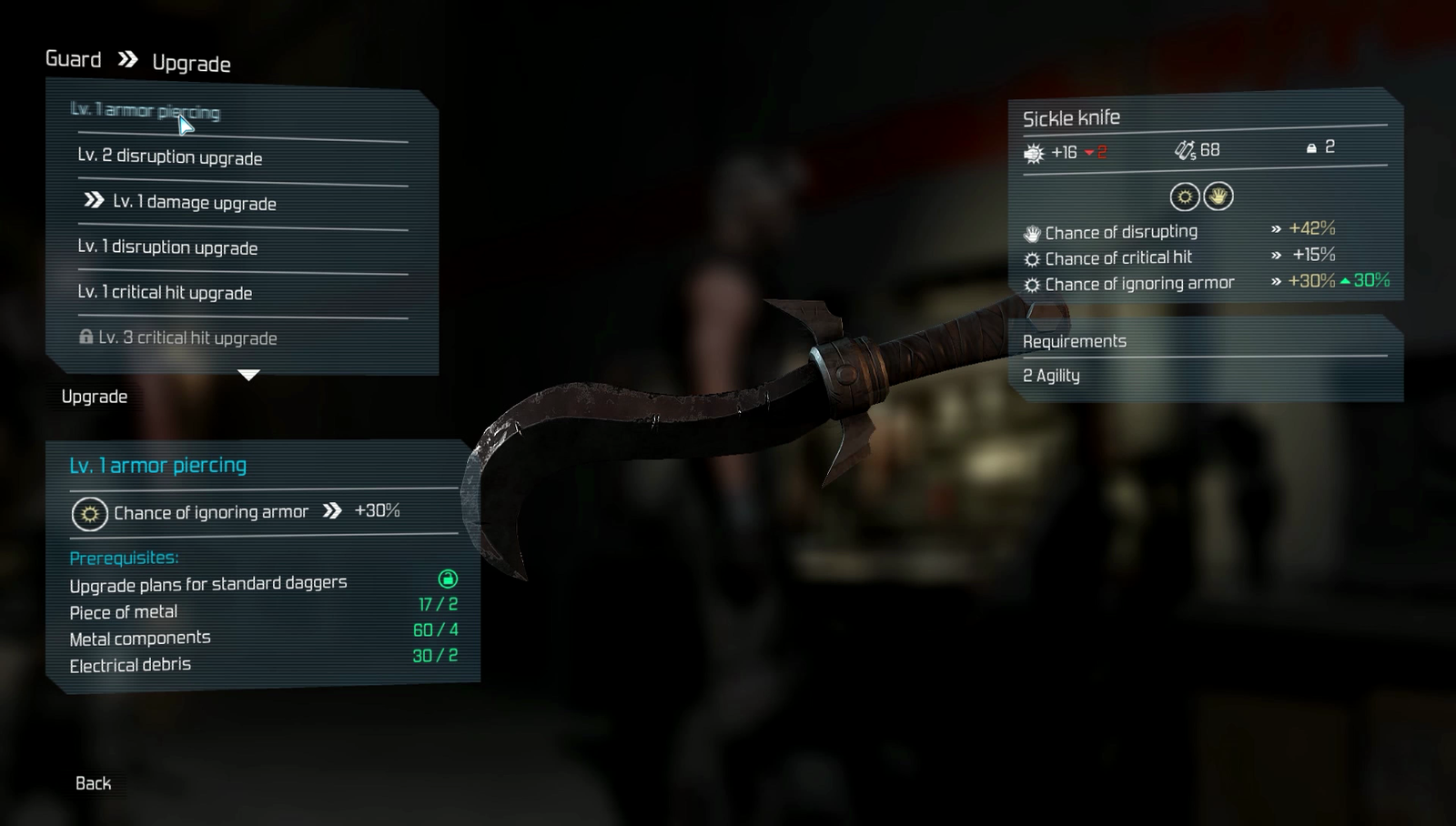Click the armor-ignore gear icon on Sickle knife
Image resolution: width=1456 pixels, height=826 pixels.
tap(1184, 196)
